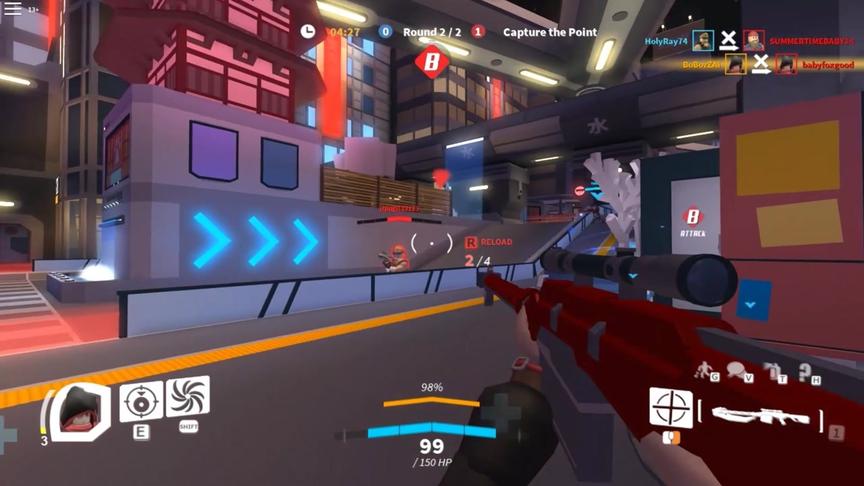Click the B capture point marker
The width and height of the screenshot is (864, 486).
[x=432, y=62]
